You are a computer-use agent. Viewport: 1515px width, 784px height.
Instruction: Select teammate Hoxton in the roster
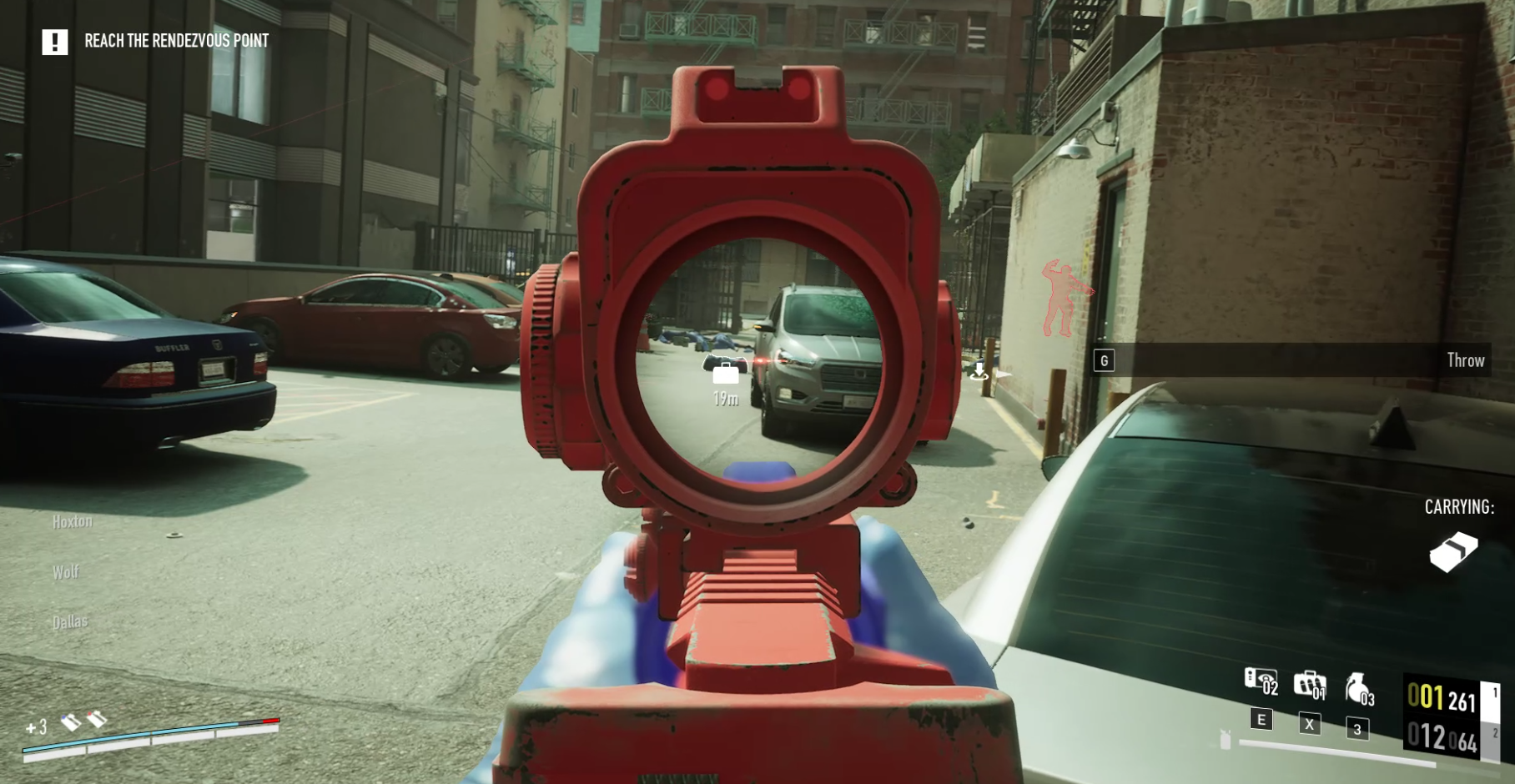click(73, 520)
